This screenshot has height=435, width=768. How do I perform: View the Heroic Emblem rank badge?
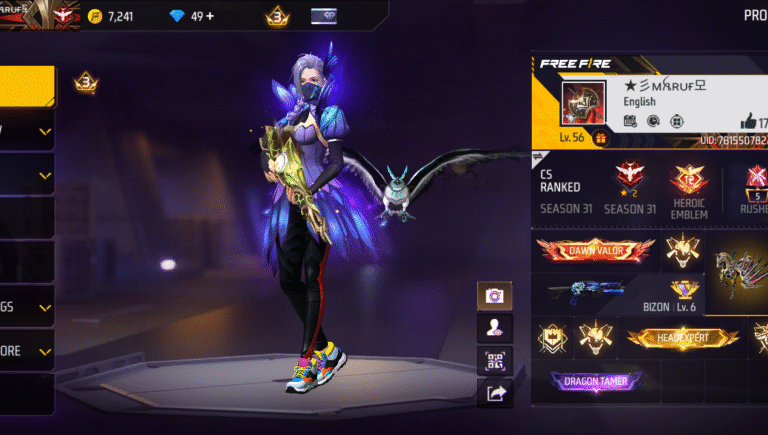(689, 191)
